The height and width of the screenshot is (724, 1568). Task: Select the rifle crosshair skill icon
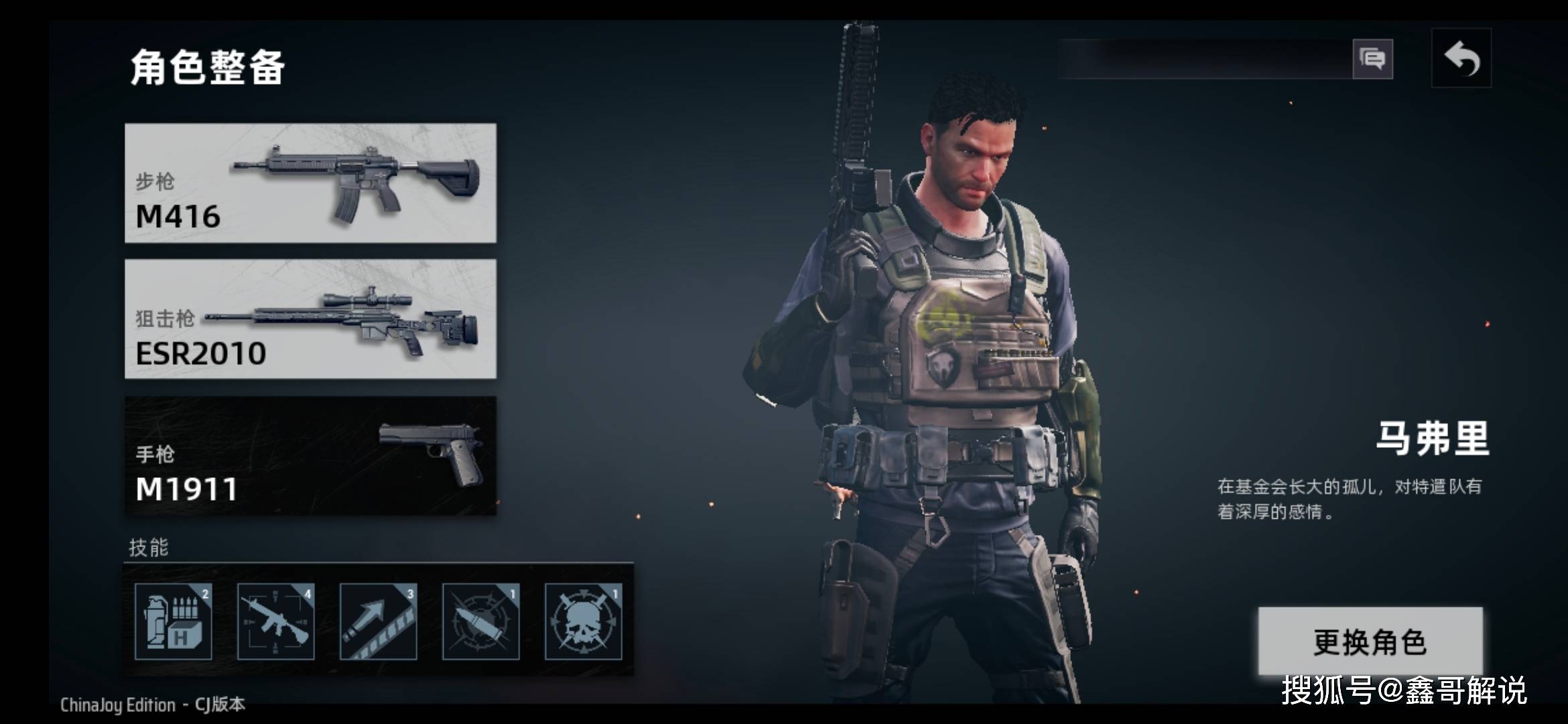[275, 621]
